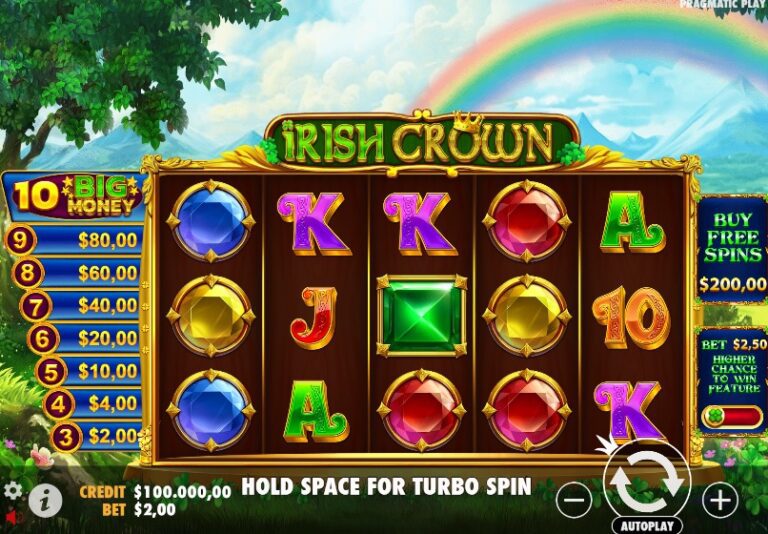Open settings with the gear icon
The image size is (768, 534).
click(x=13, y=491)
